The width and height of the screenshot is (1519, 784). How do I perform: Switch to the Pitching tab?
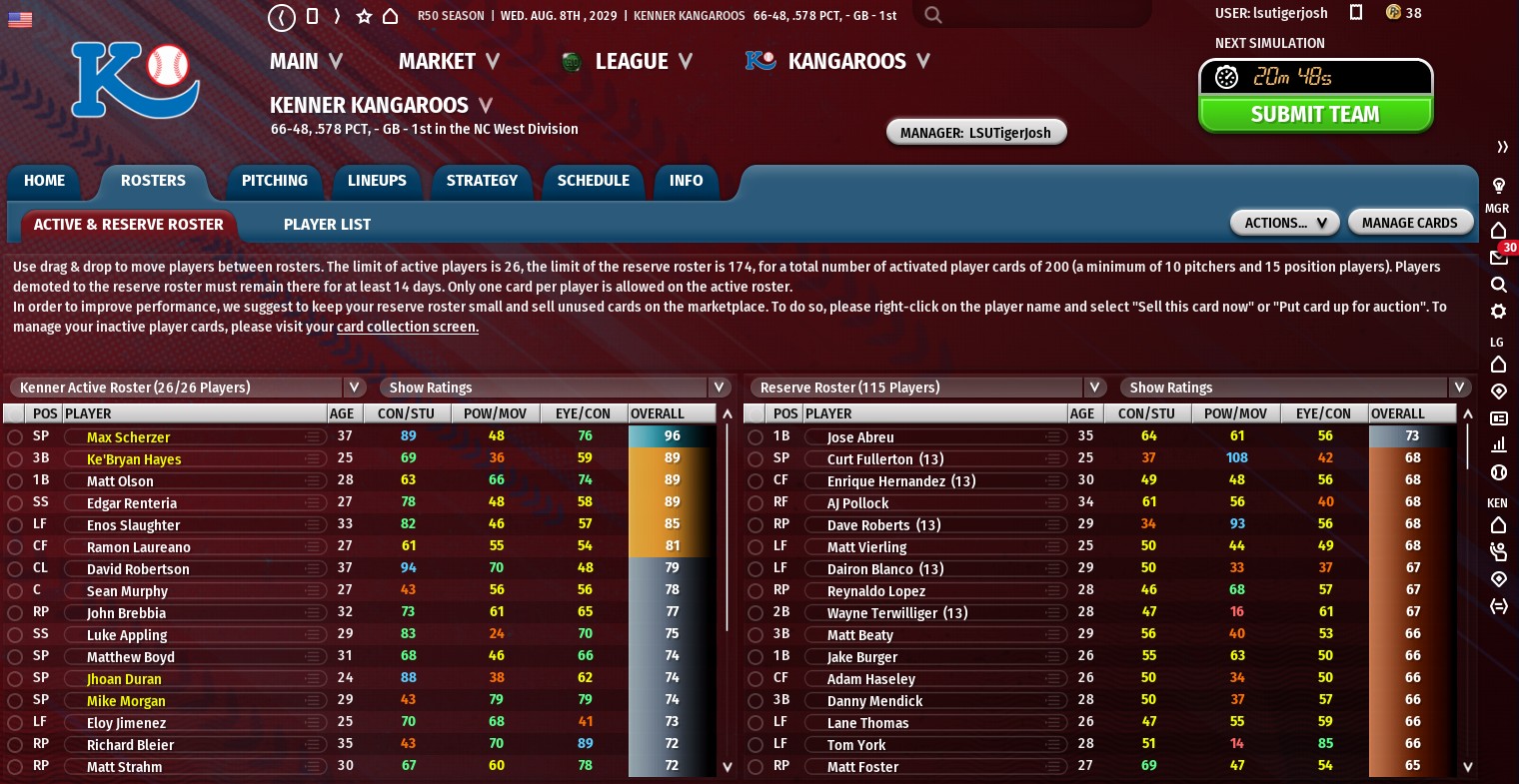pyautogui.click(x=274, y=181)
